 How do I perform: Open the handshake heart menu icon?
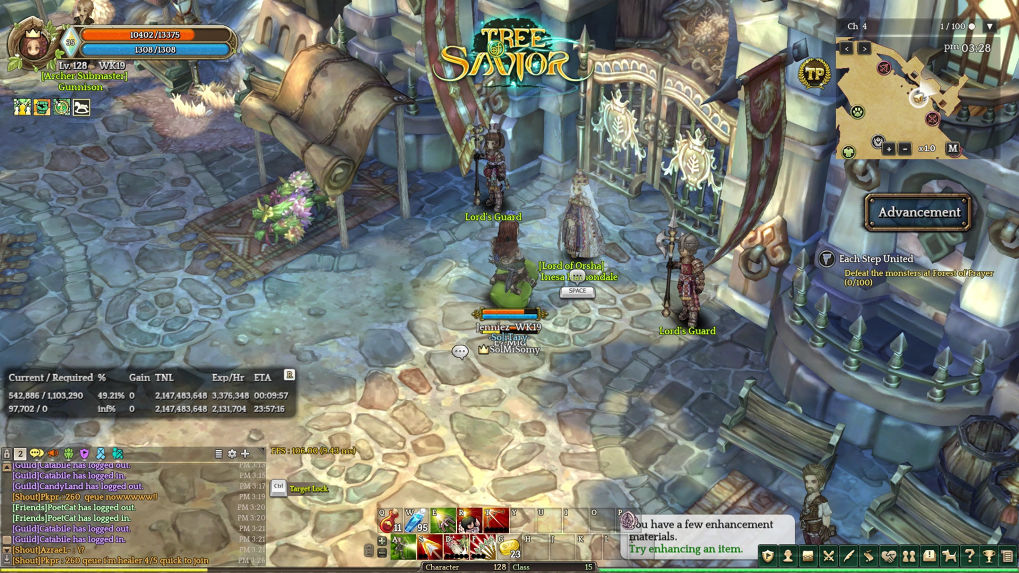(888, 556)
